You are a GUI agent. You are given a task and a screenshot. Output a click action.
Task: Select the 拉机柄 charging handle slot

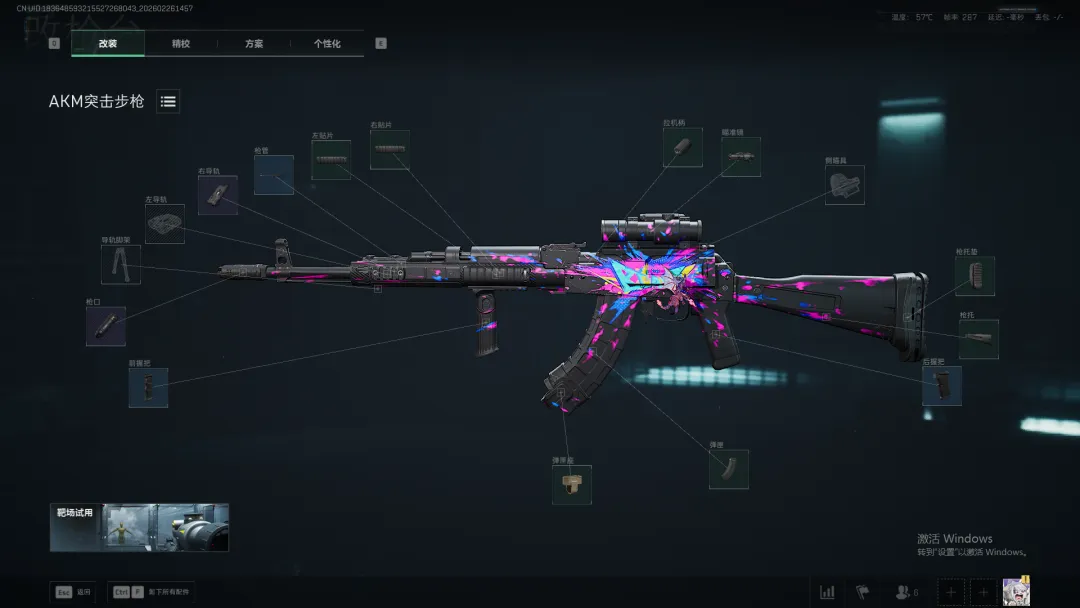(x=682, y=147)
